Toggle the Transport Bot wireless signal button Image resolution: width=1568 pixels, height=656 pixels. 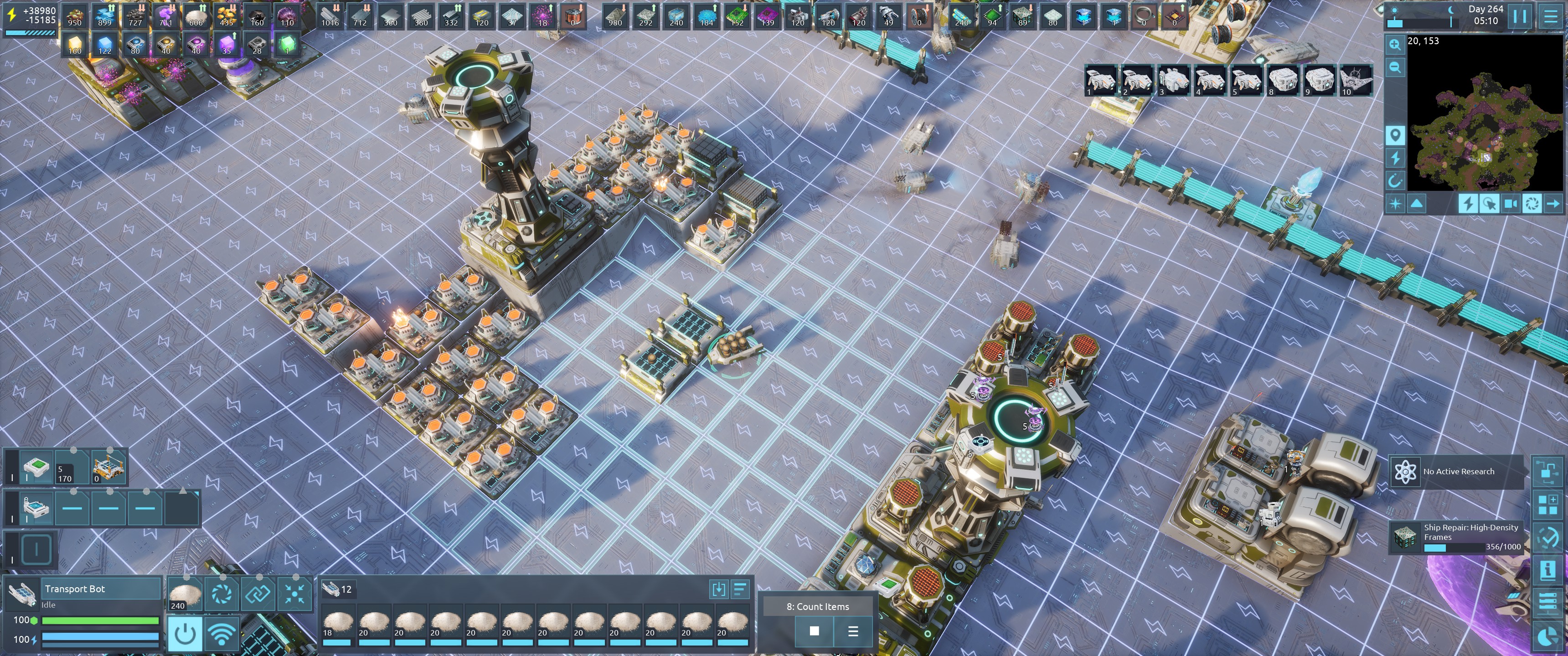tap(222, 634)
